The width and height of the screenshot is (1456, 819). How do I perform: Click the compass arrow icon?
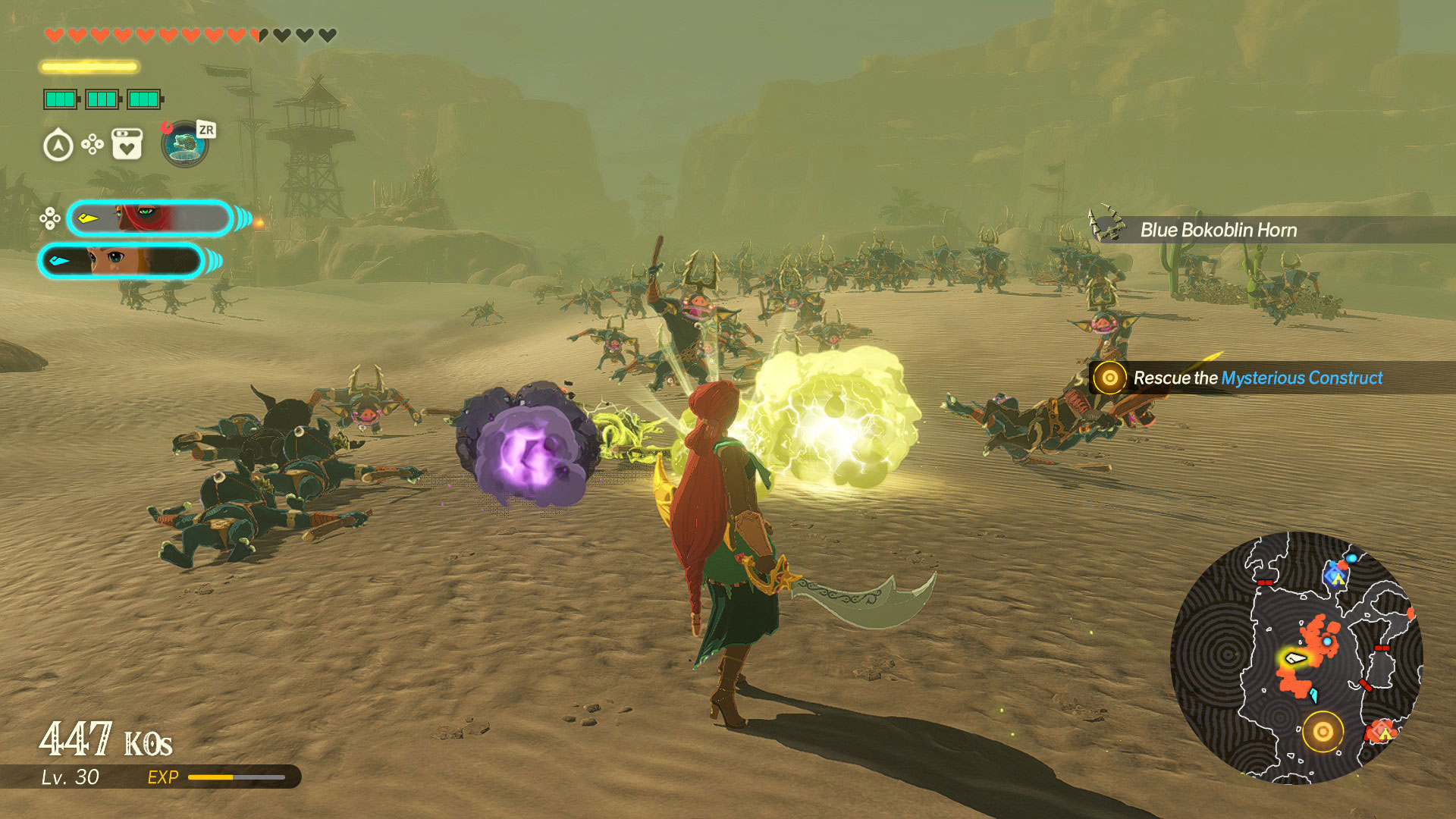pyautogui.click(x=58, y=146)
